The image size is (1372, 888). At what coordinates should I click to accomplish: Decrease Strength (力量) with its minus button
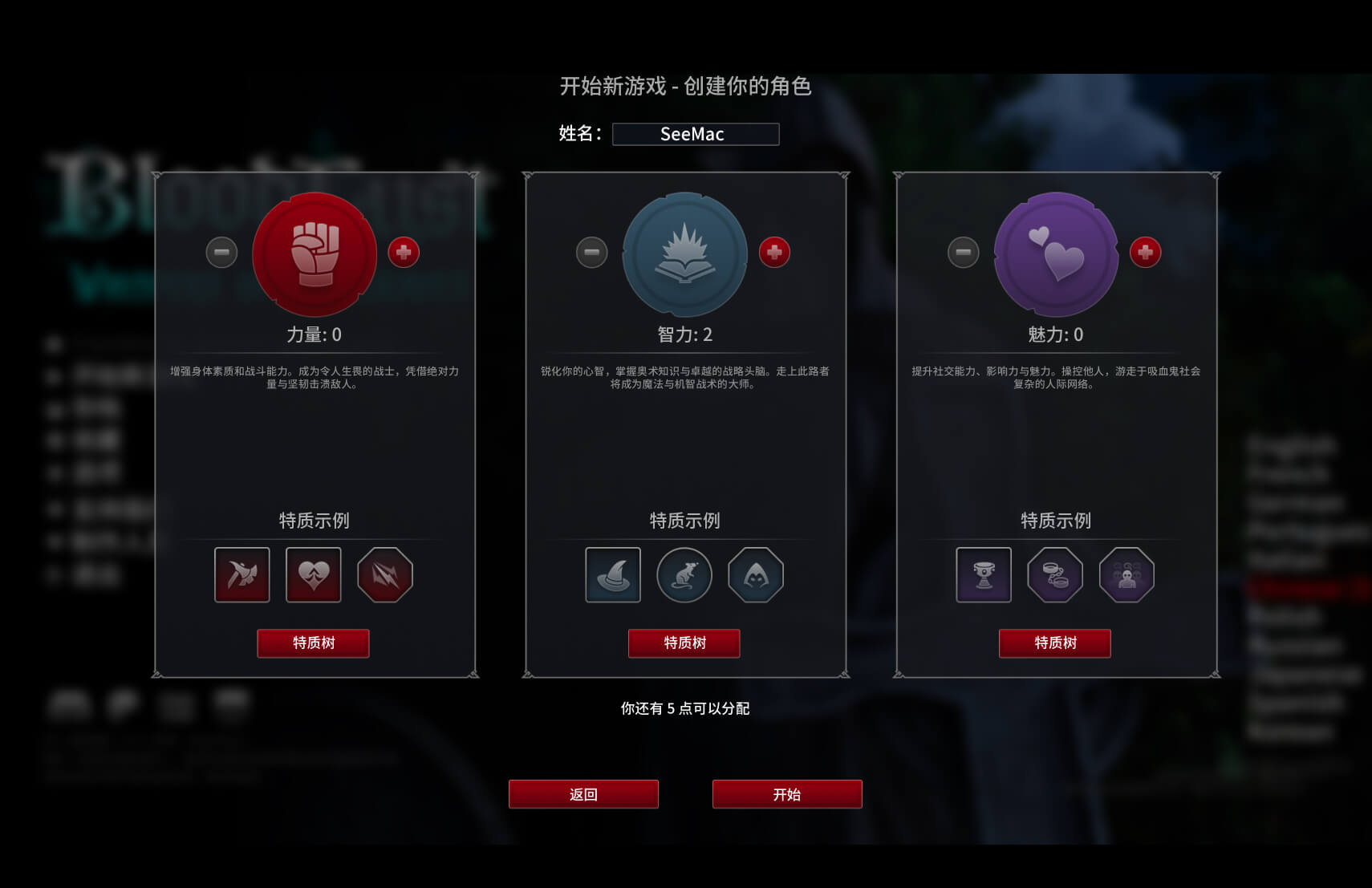(221, 253)
